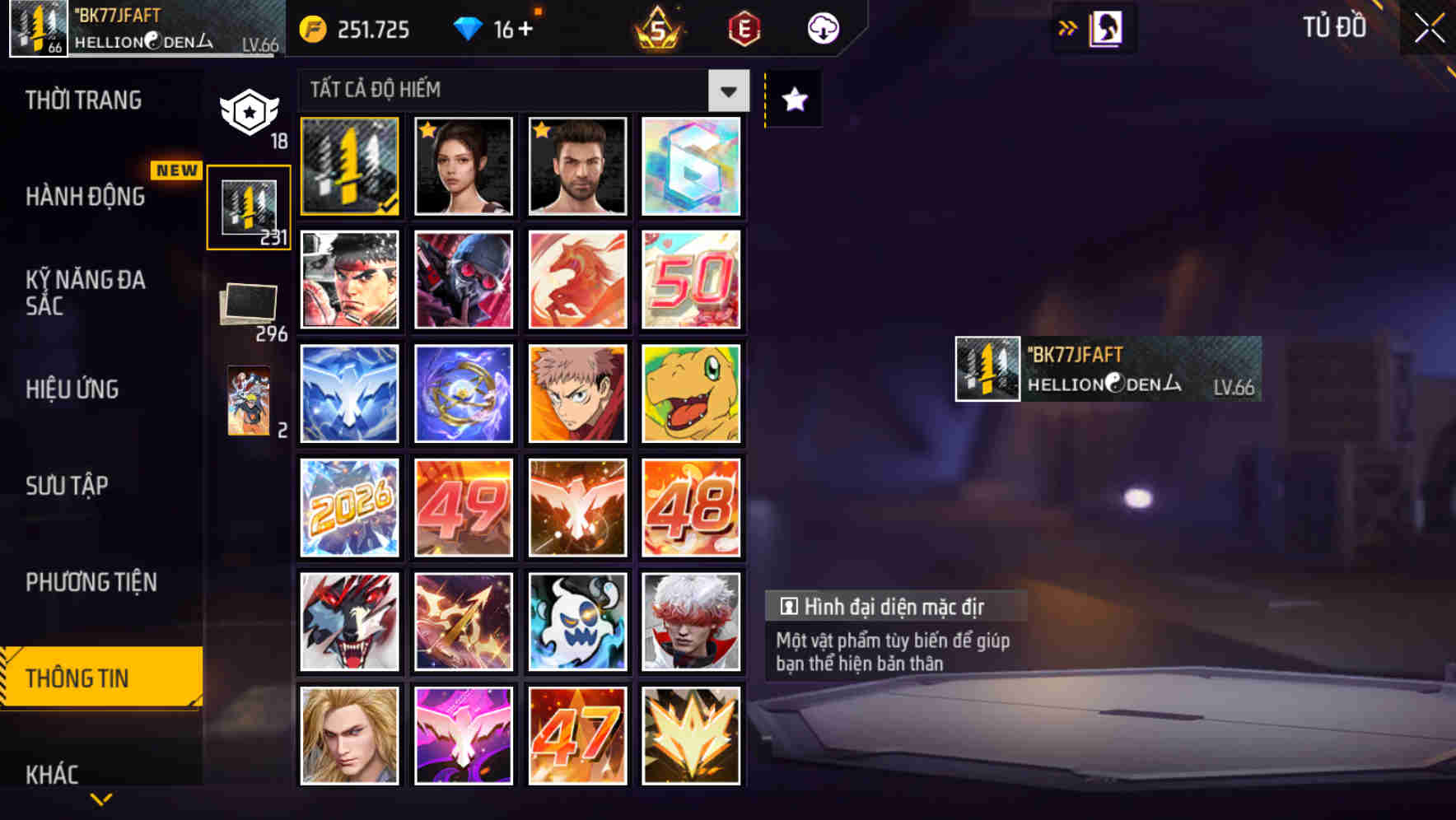Toggle the star on the female avatar
The height and width of the screenshot is (820, 1456).
pos(427,130)
